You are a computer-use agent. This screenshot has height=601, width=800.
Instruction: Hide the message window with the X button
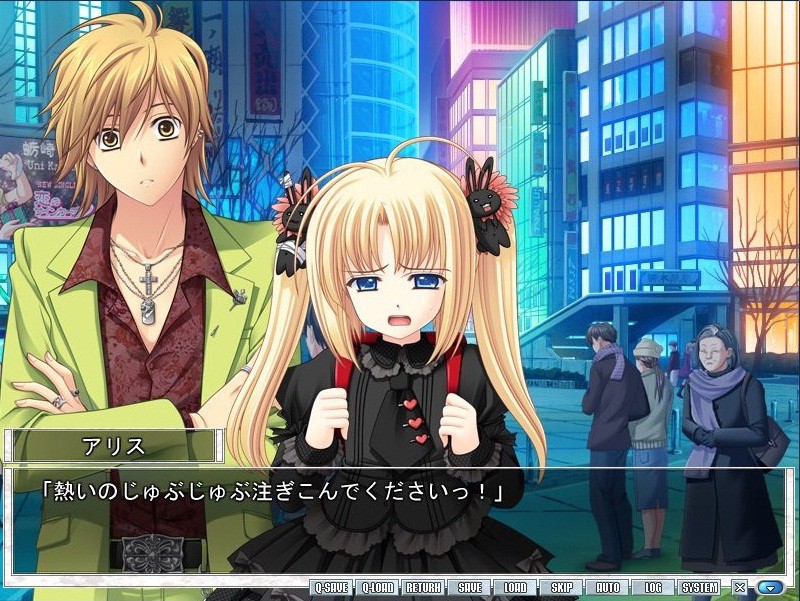coord(740,588)
